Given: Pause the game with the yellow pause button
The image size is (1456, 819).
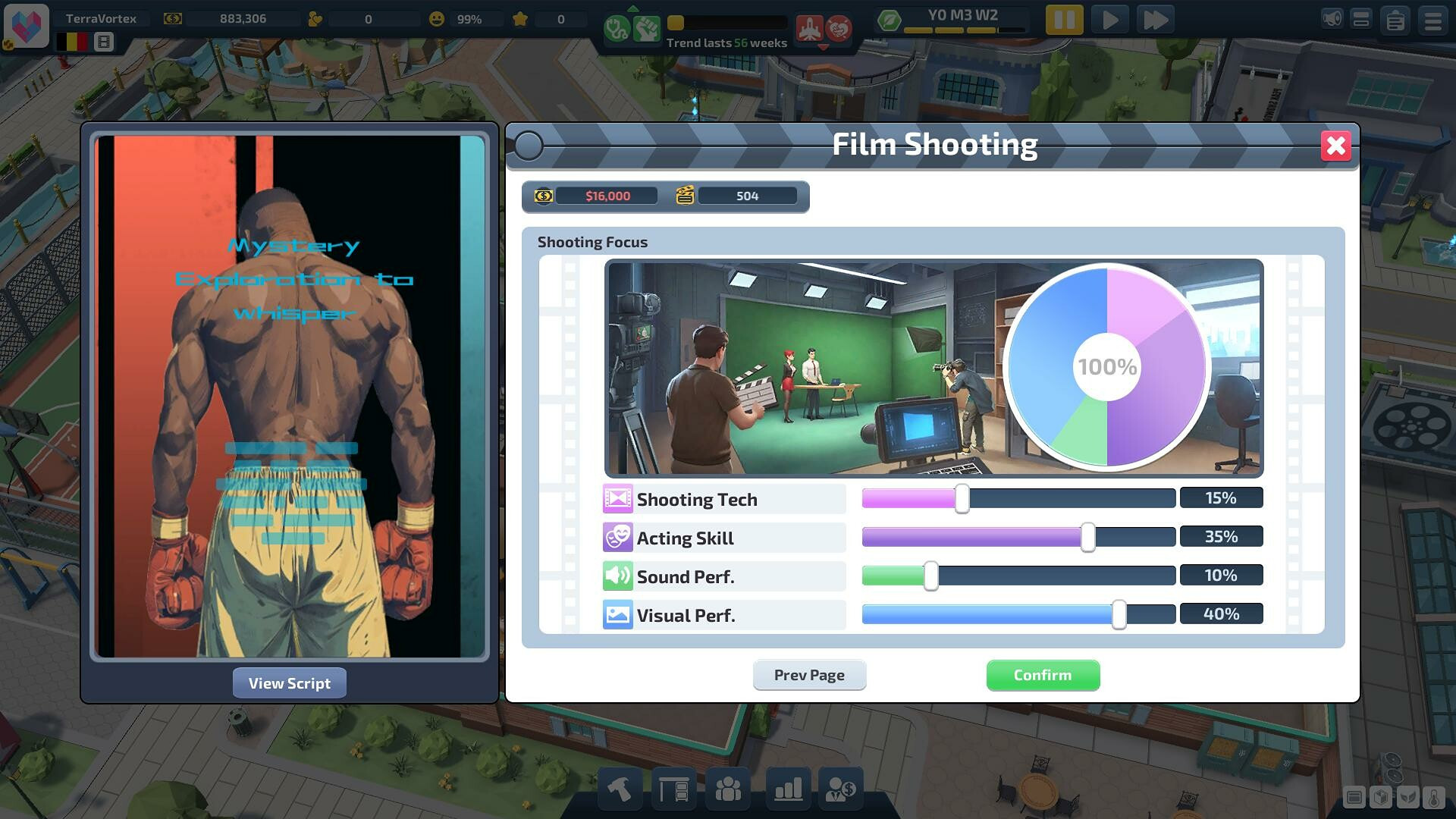Looking at the screenshot, I should click(x=1064, y=20).
